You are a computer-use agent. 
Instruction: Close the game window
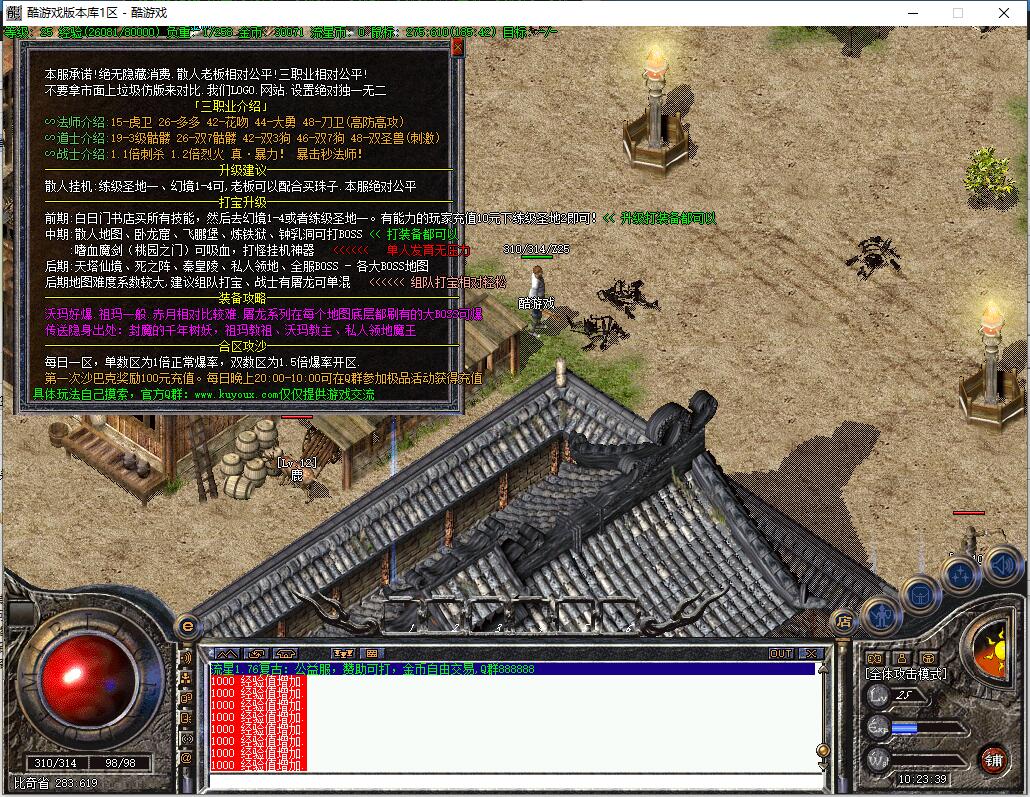click(1004, 13)
